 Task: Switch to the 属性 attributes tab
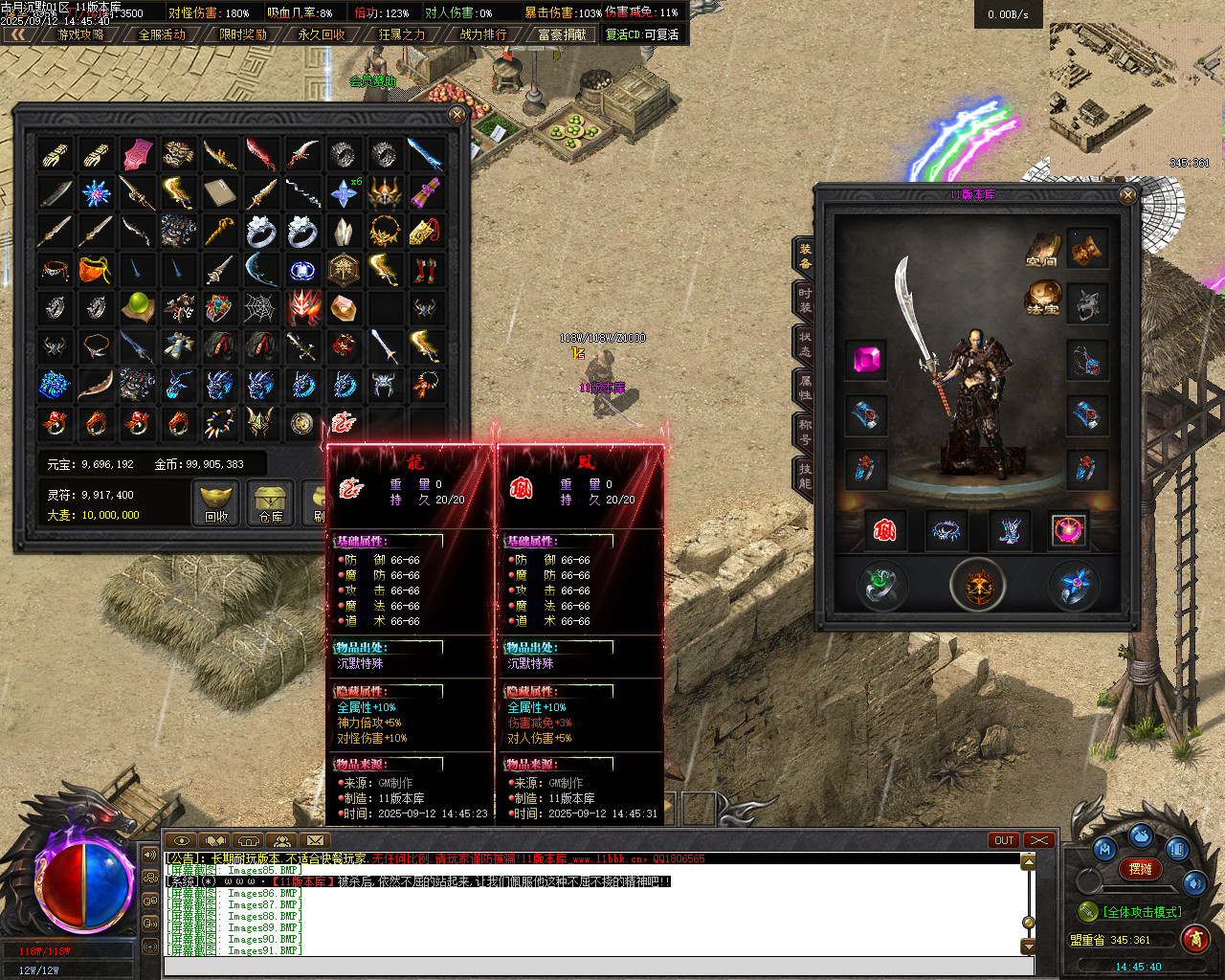pos(804,387)
